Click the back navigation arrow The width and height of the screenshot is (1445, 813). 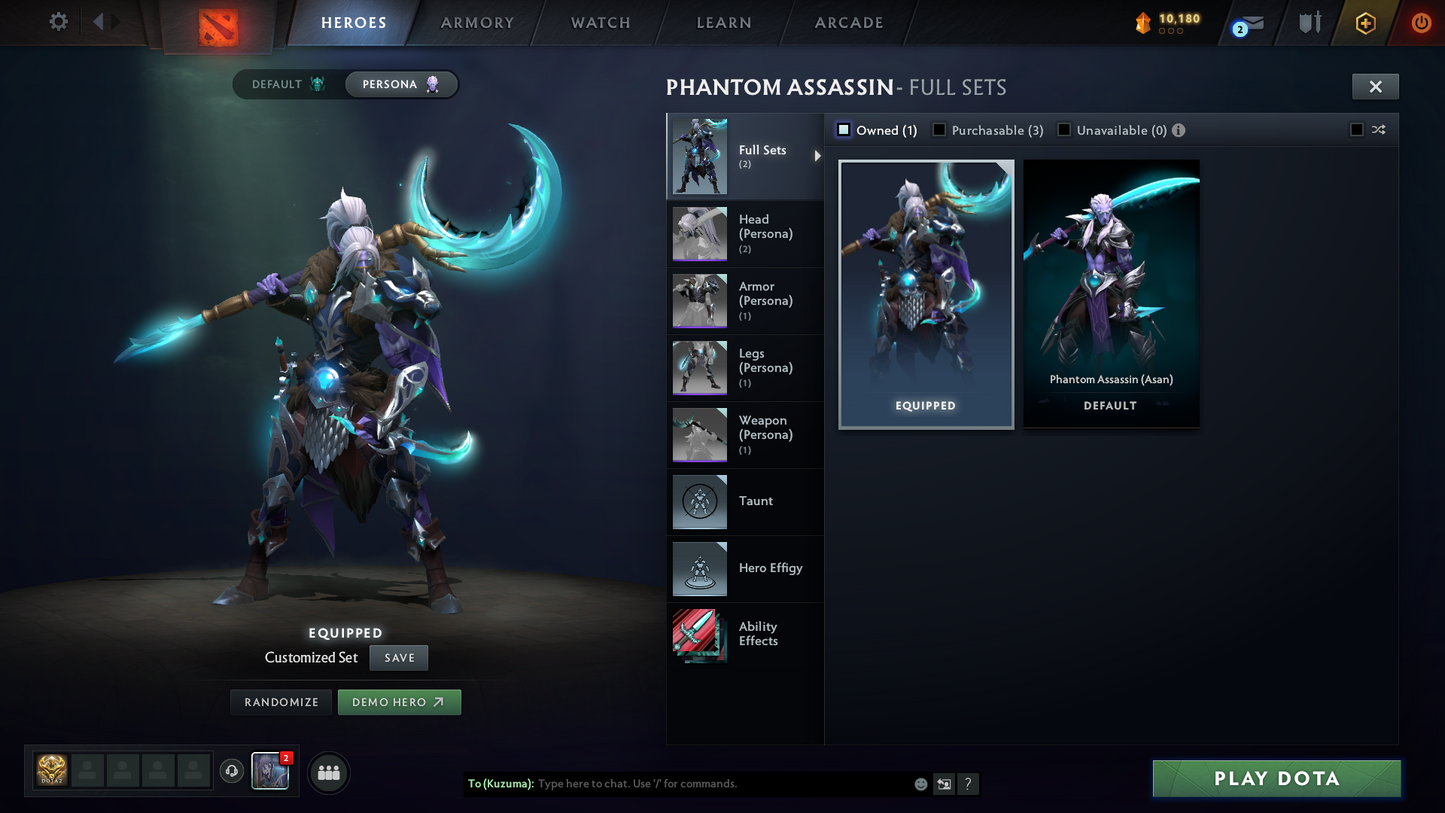[97, 21]
